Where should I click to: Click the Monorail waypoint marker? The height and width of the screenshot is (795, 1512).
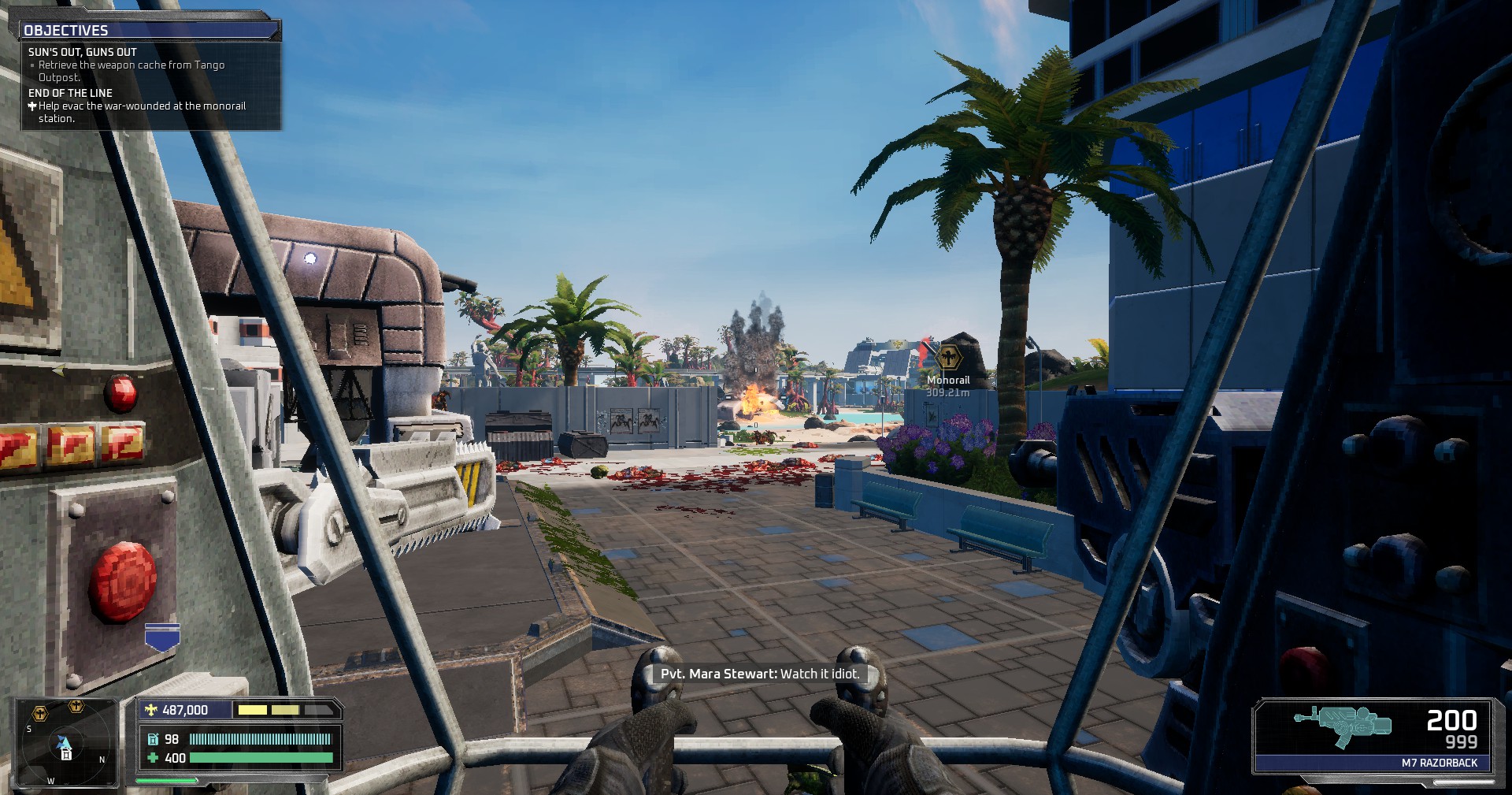click(950, 357)
